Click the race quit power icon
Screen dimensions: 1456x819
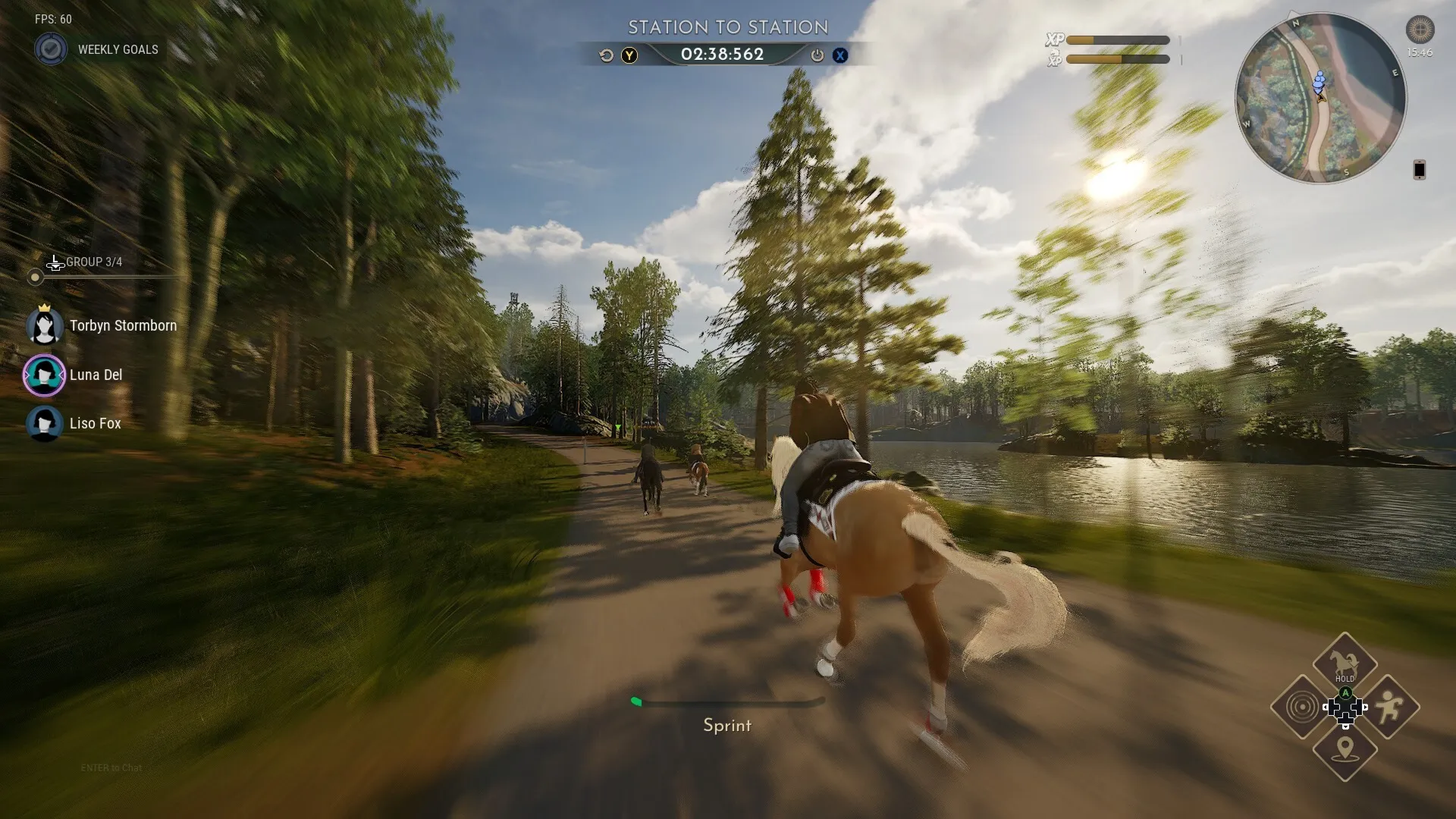(x=817, y=55)
